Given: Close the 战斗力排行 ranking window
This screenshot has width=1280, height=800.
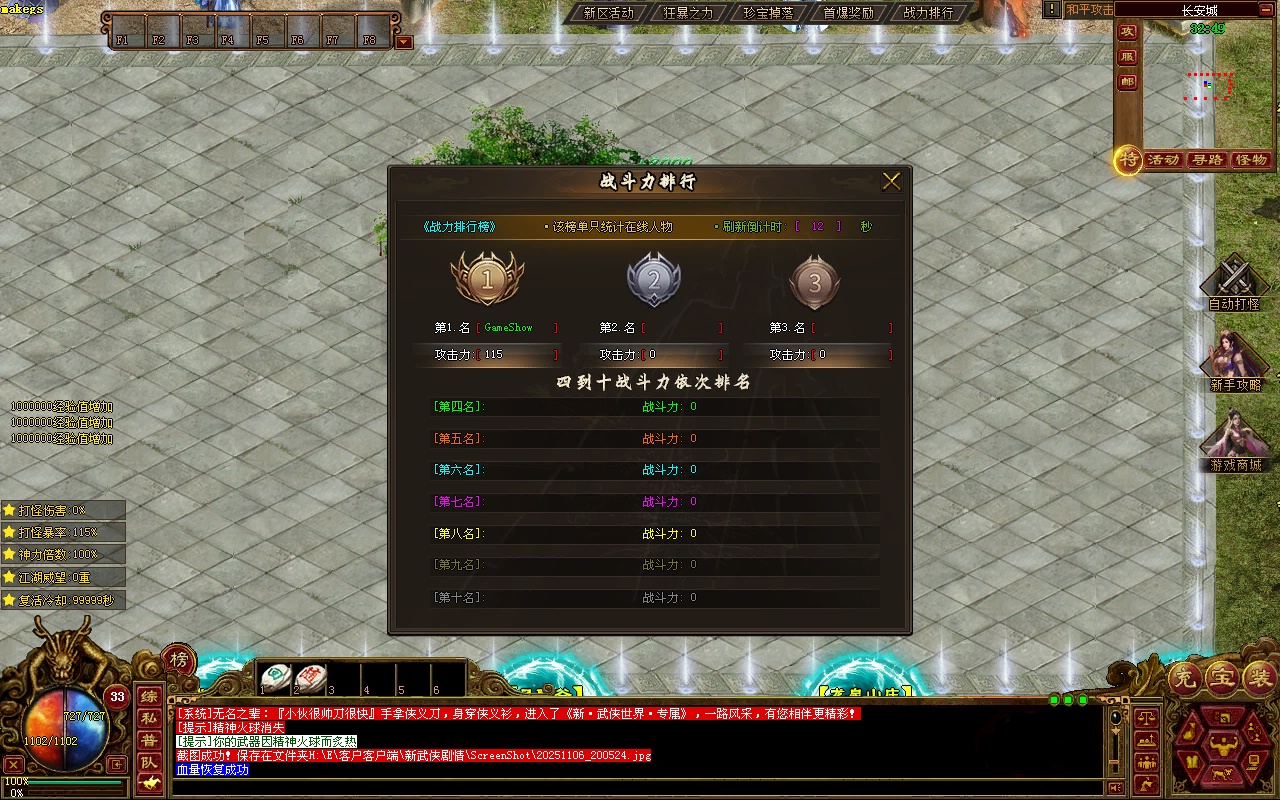Looking at the screenshot, I should [891, 181].
